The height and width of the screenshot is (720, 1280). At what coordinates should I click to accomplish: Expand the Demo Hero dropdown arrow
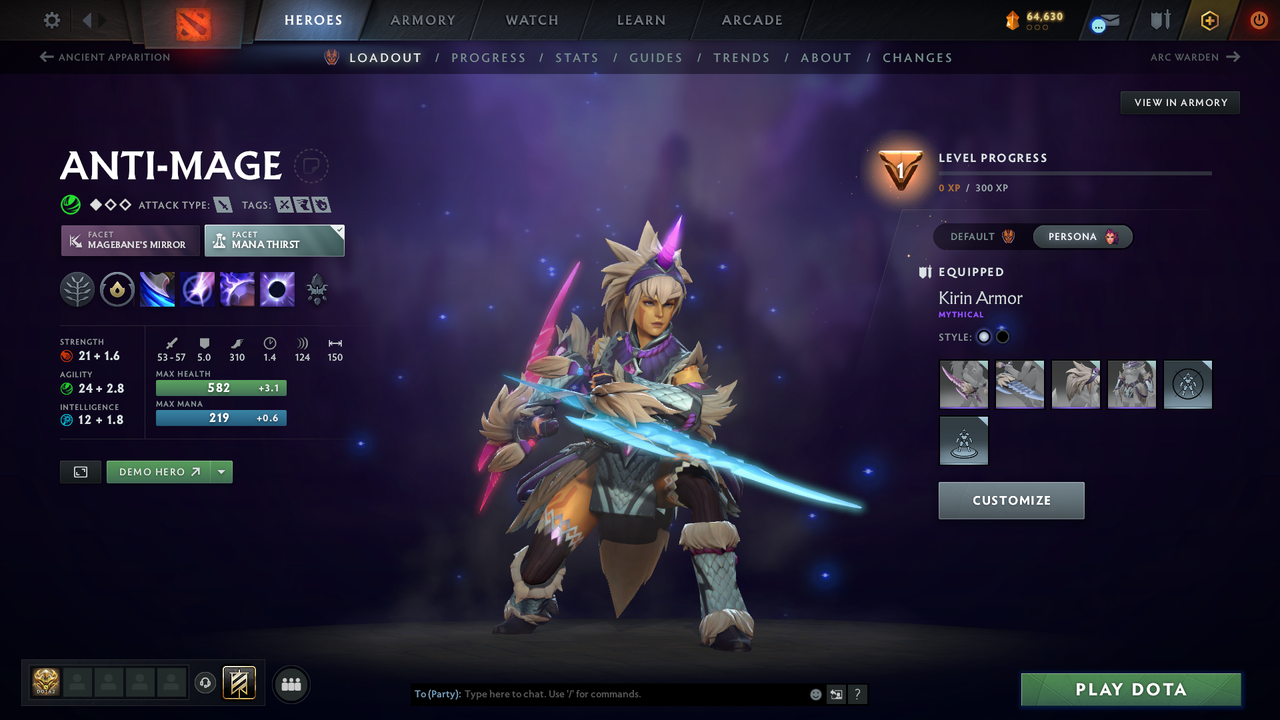pos(222,471)
